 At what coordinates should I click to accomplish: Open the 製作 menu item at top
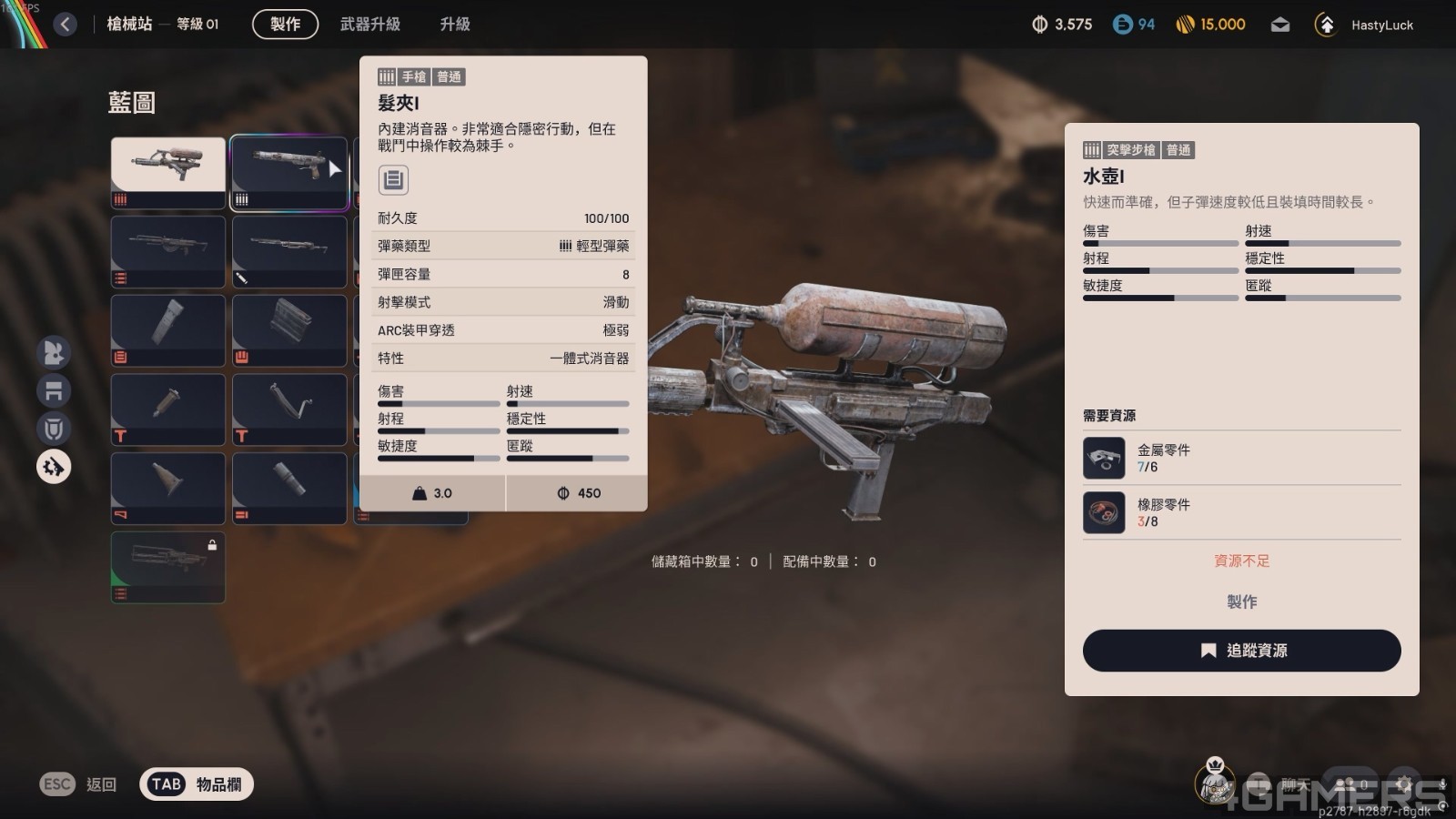click(284, 25)
